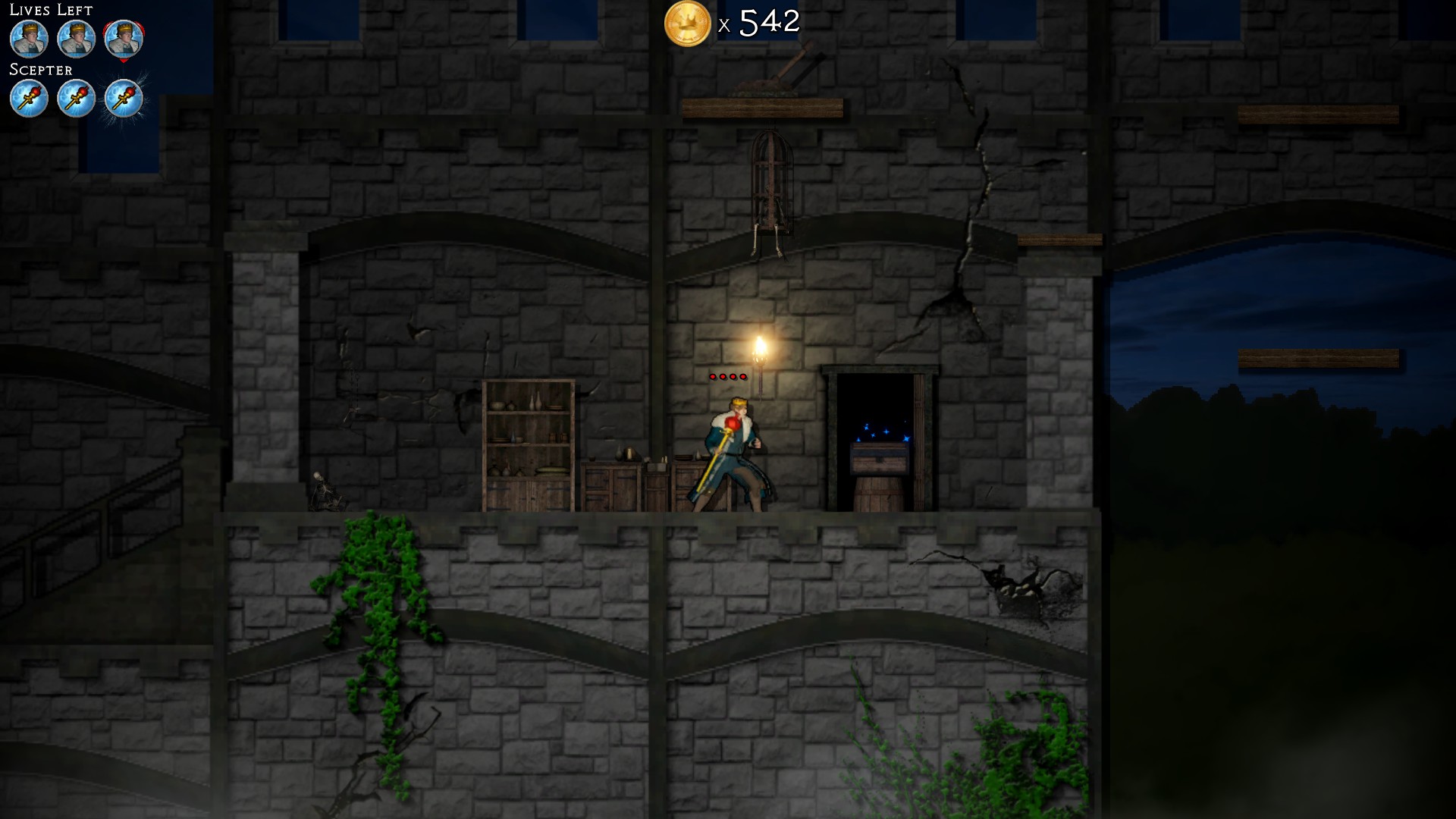Toggle the lit wall torch
Viewport: 1456px width, 819px height.
click(x=761, y=349)
